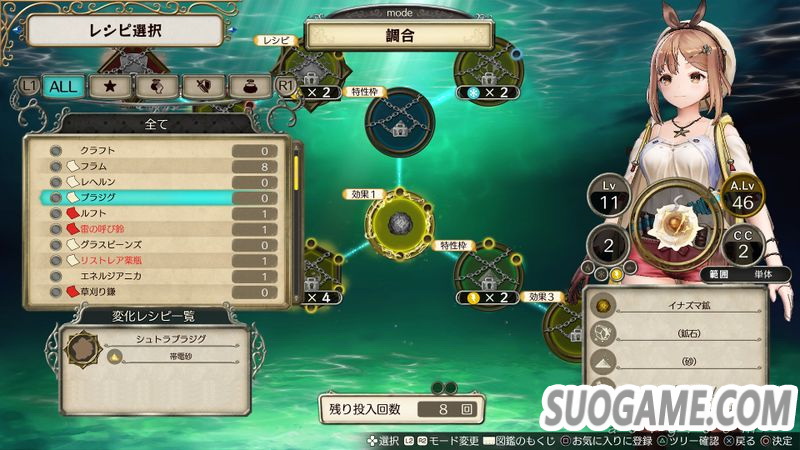This screenshot has width=800, height=450.
Task: Switch to the star favorites tab
Action: click(x=108, y=87)
